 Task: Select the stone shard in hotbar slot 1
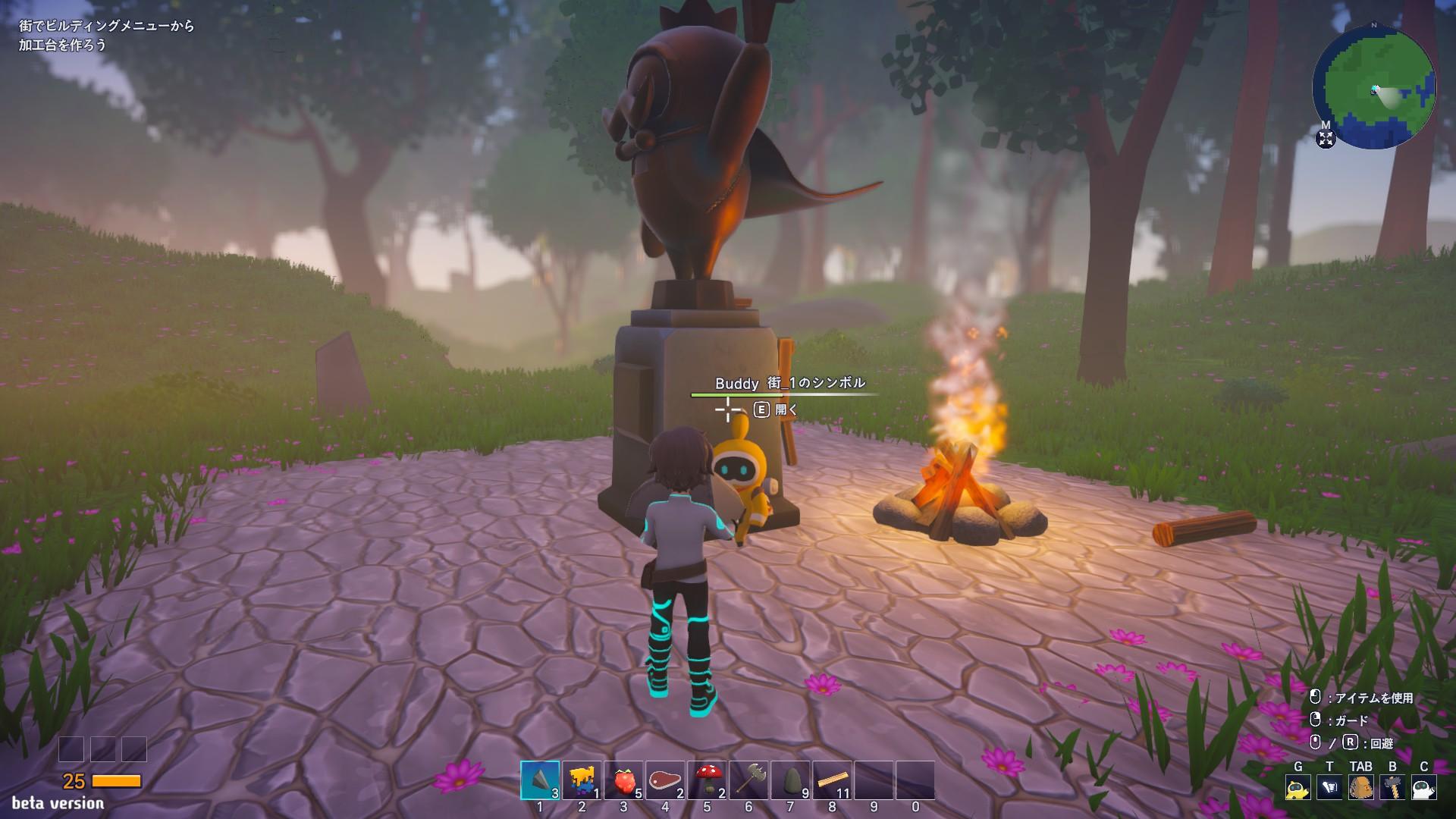click(x=540, y=780)
